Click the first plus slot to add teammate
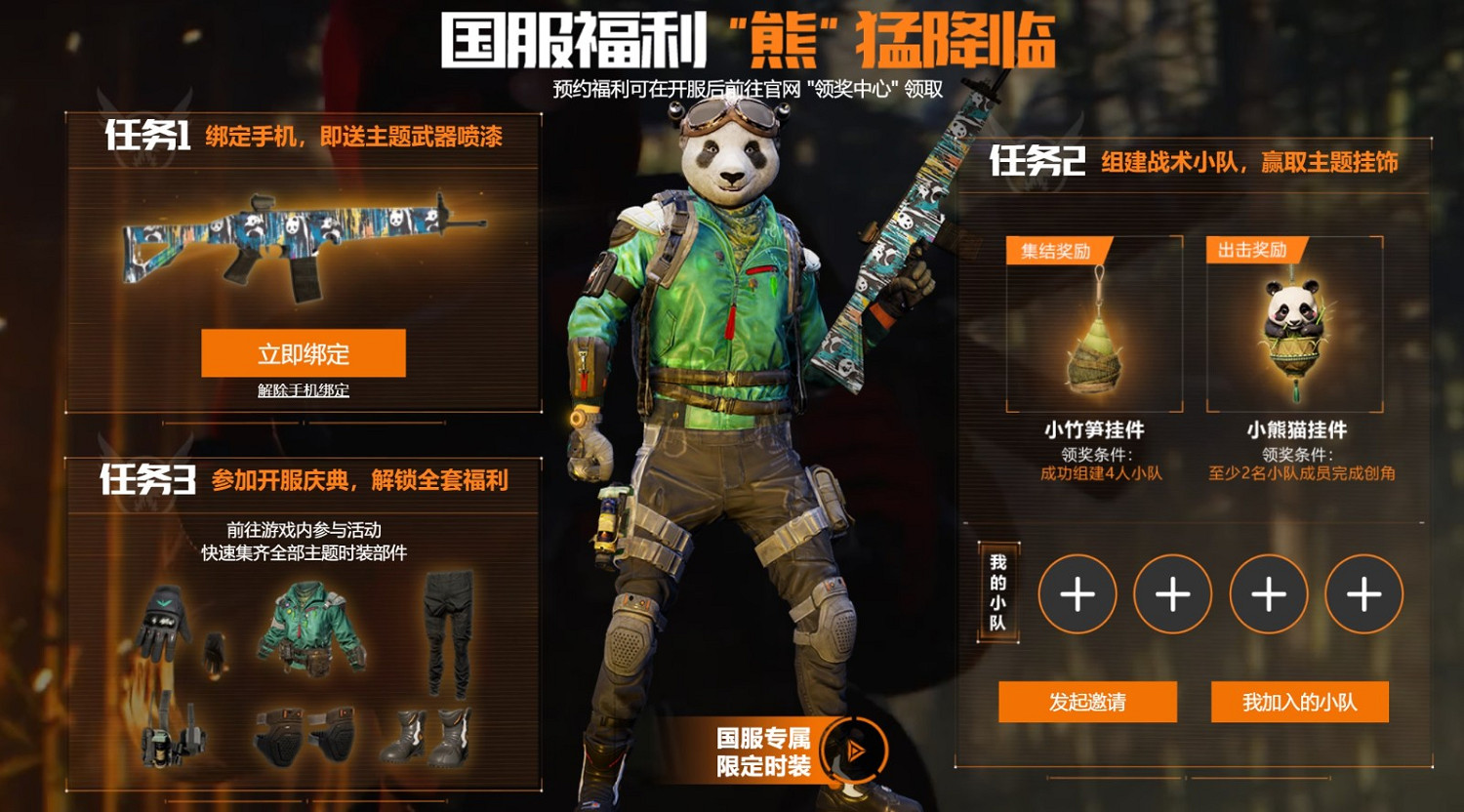1464x812 pixels. tap(1078, 593)
